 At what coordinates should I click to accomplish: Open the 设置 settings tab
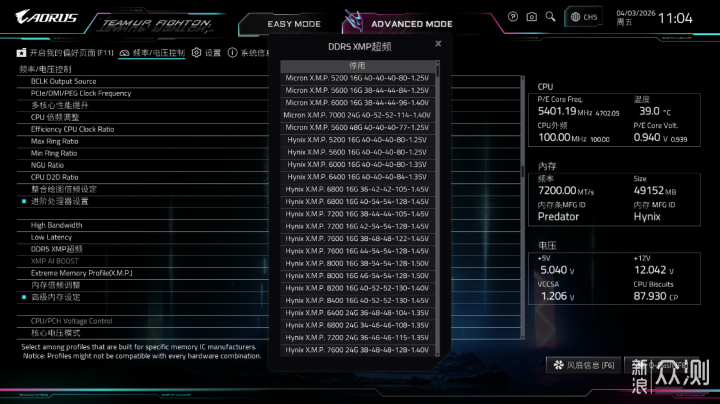(x=206, y=53)
